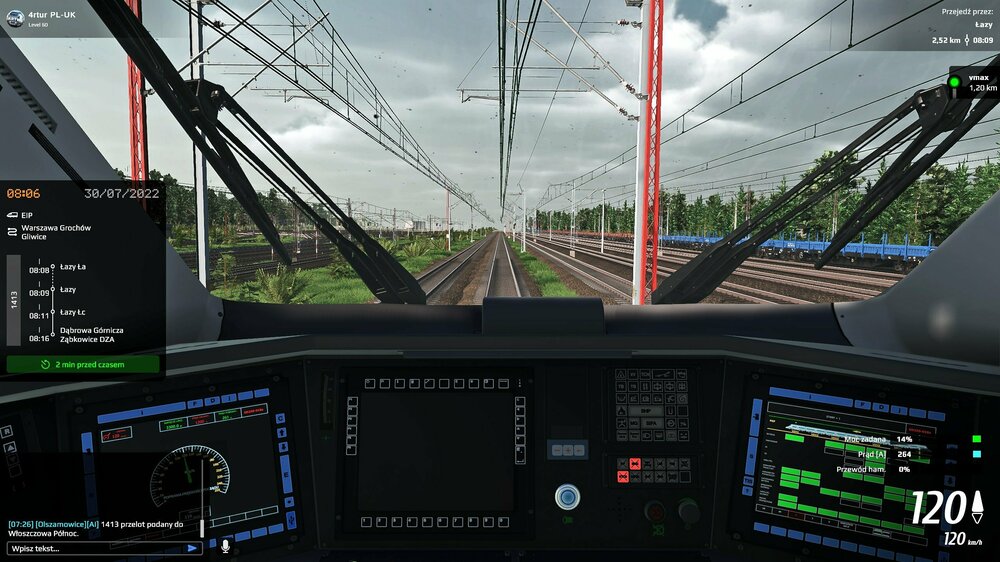Click the "Wpisz tekst..." chat input field
Screen dimensions: 1000x562
pos(95,548)
